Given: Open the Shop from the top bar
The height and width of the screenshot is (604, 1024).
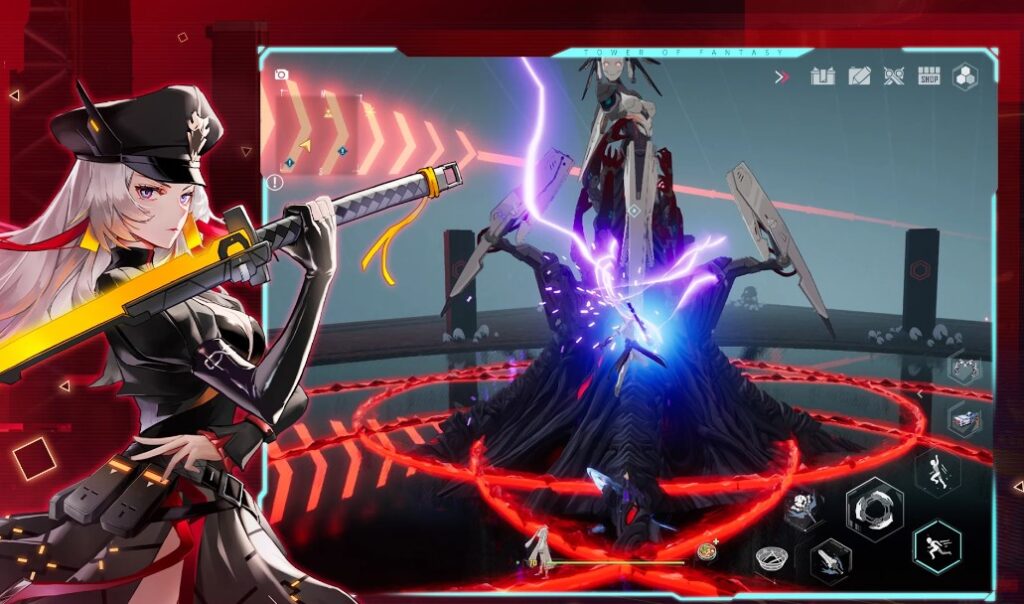Looking at the screenshot, I should coord(929,76).
